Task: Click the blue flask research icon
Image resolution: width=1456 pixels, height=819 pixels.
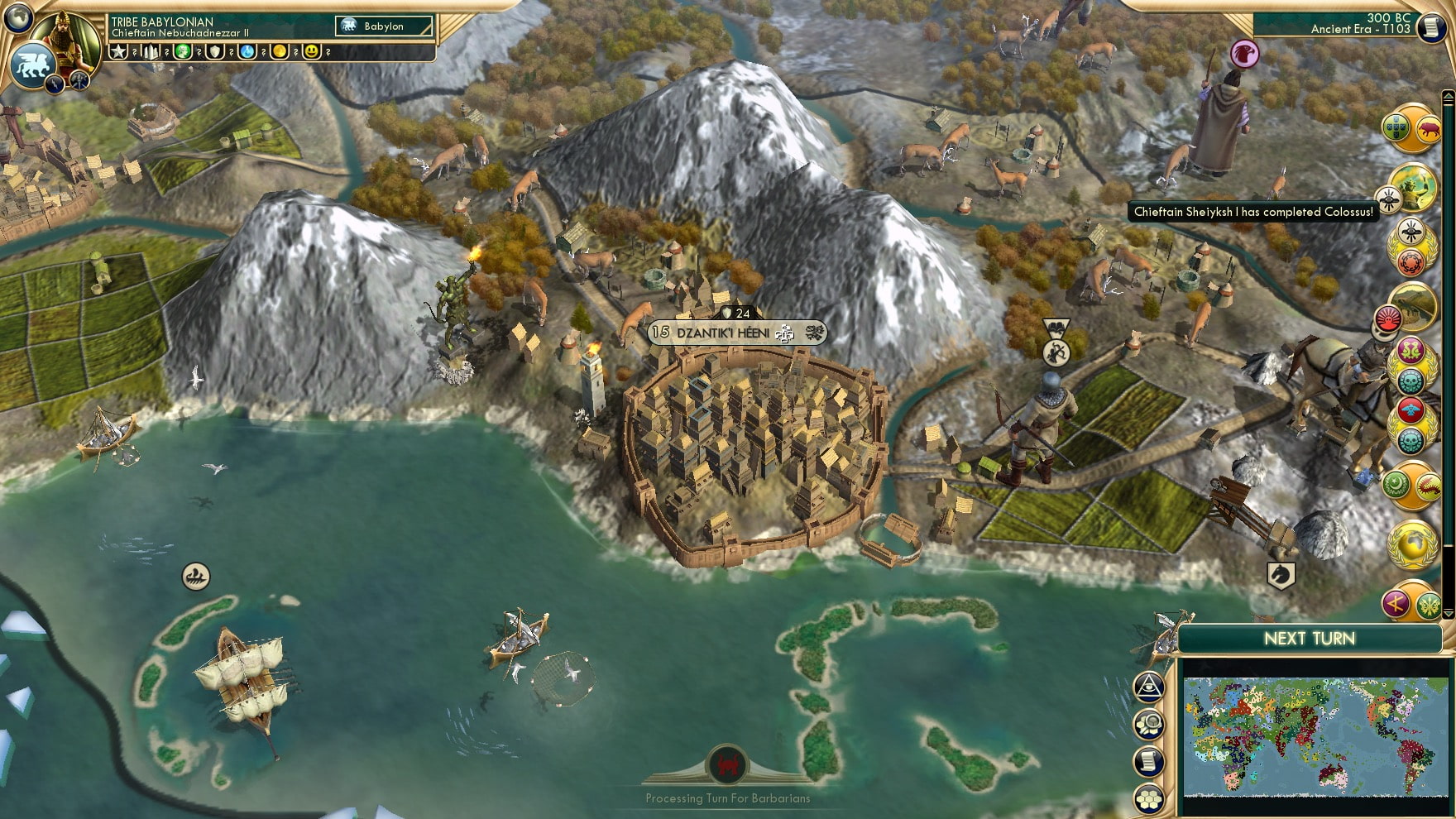Action: [247, 51]
